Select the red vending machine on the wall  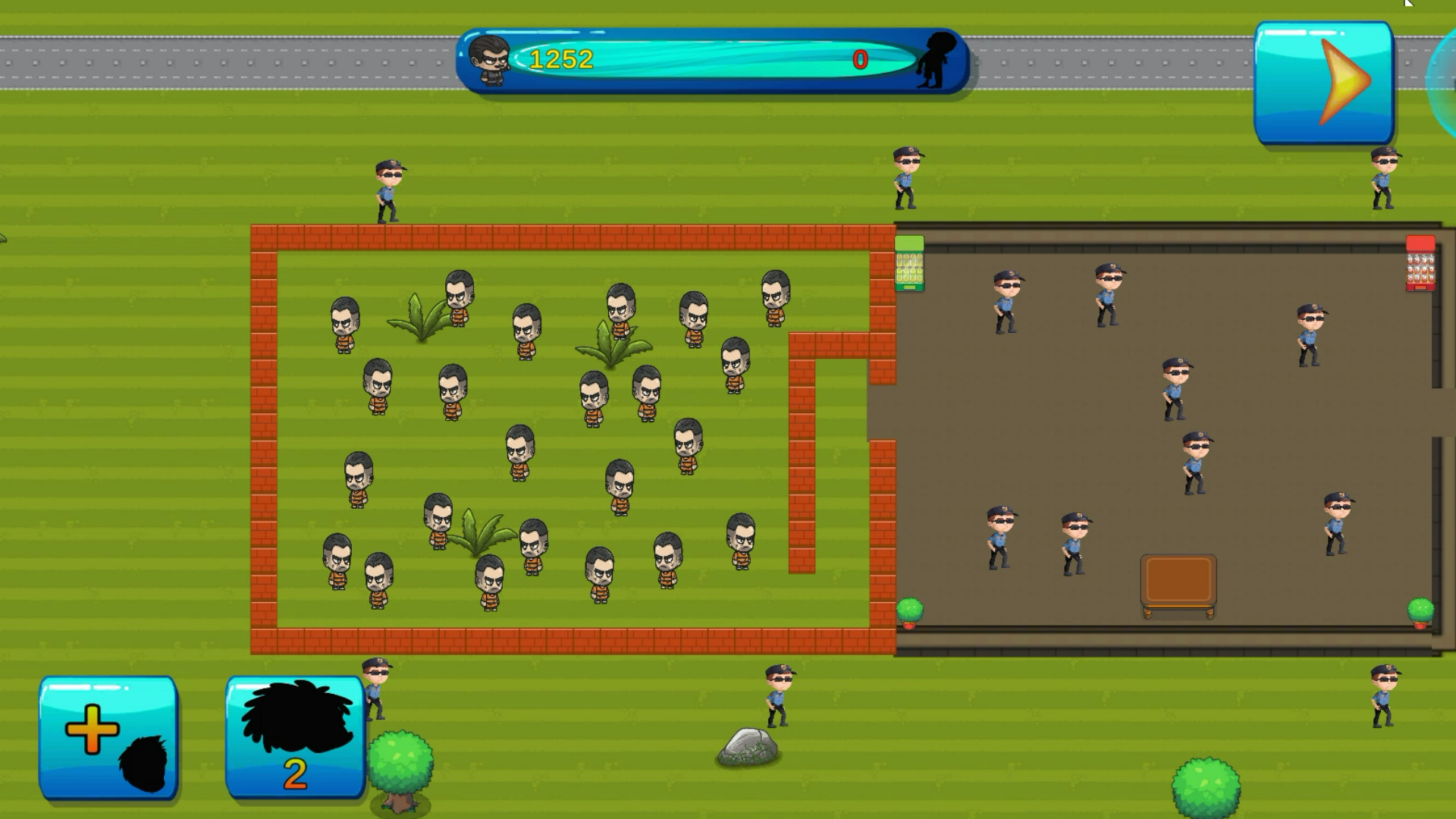coord(1420,263)
